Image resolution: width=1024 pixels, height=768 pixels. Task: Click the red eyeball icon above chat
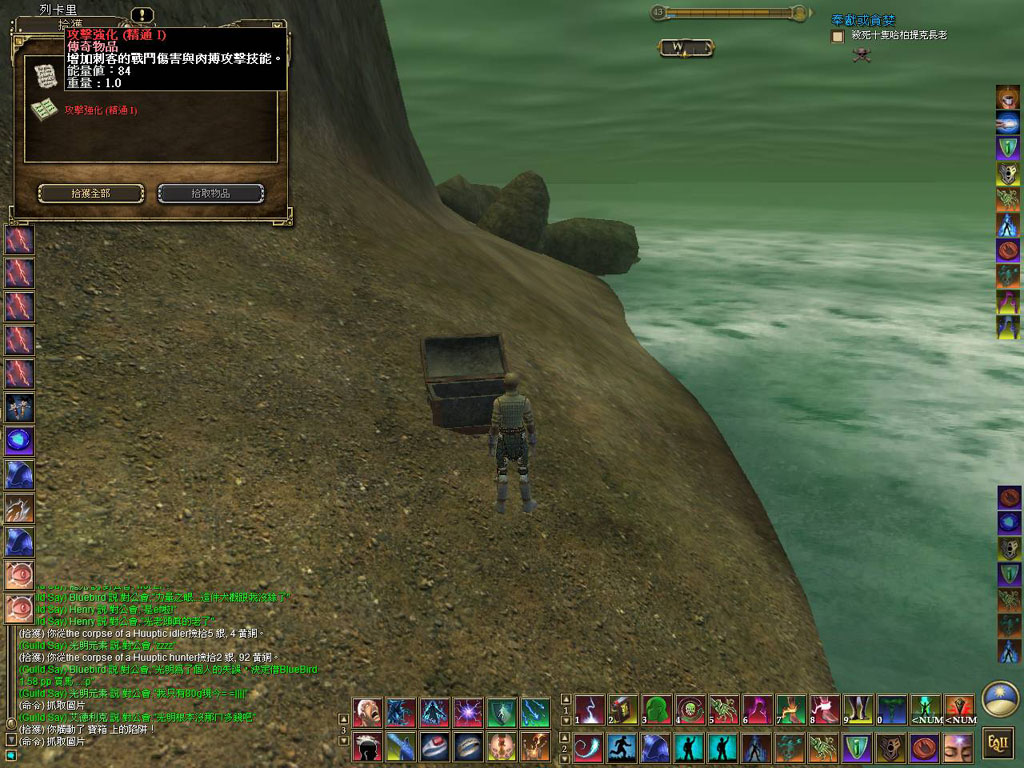[19, 607]
